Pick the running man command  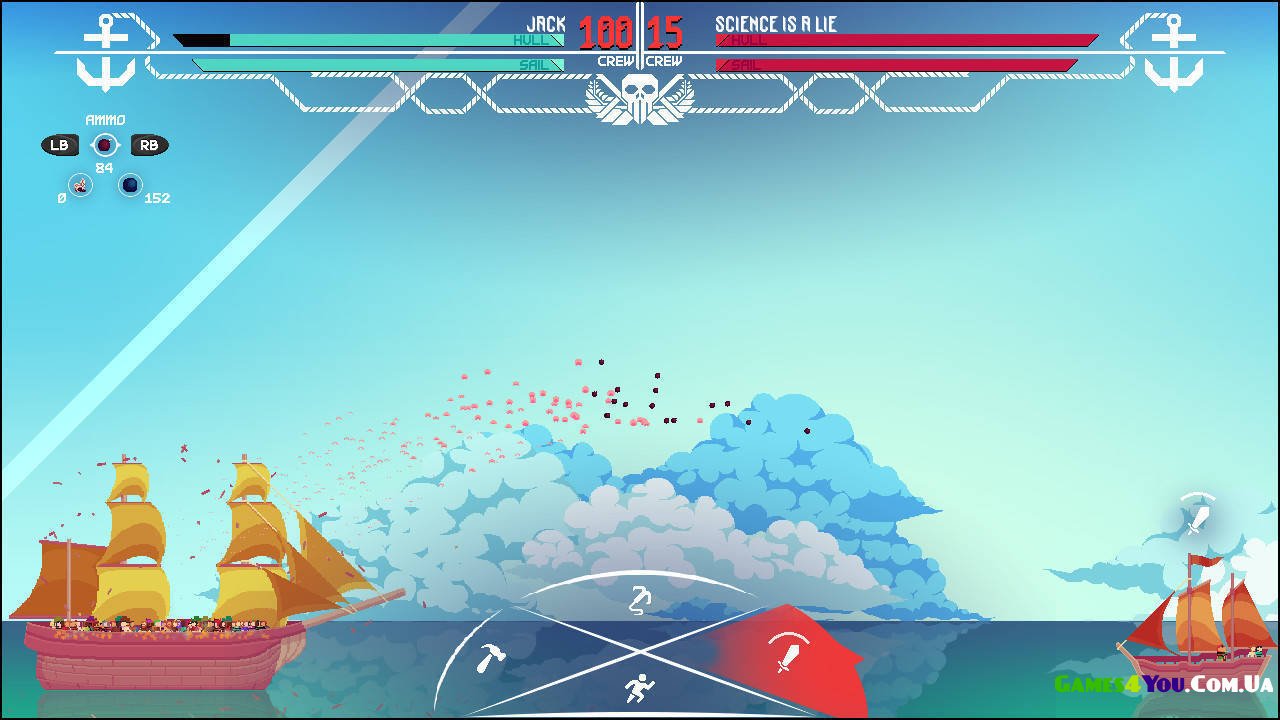[637, 688]
